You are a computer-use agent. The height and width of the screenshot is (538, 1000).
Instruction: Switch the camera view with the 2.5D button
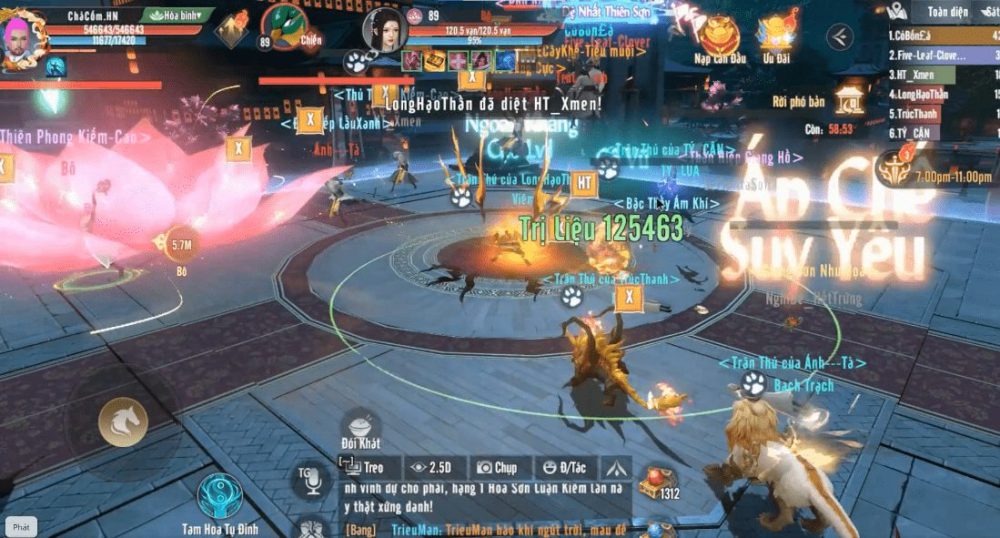pyautogui.click(x=432, y=467)
